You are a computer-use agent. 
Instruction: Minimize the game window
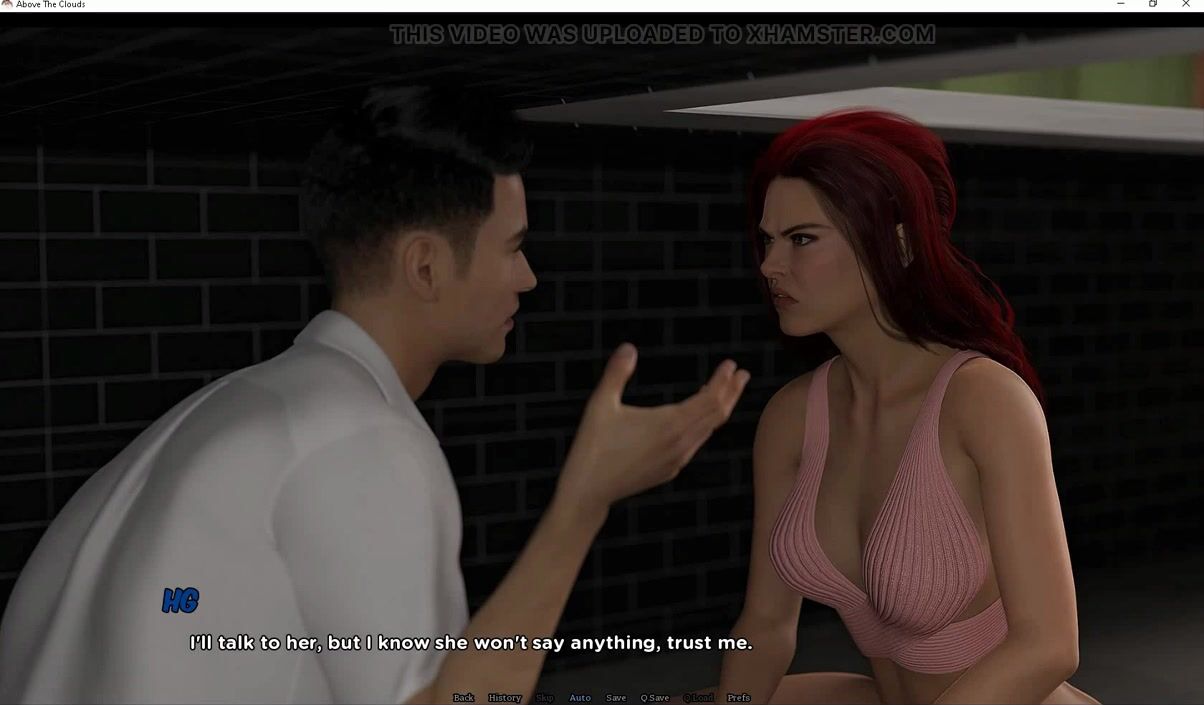1120,5
